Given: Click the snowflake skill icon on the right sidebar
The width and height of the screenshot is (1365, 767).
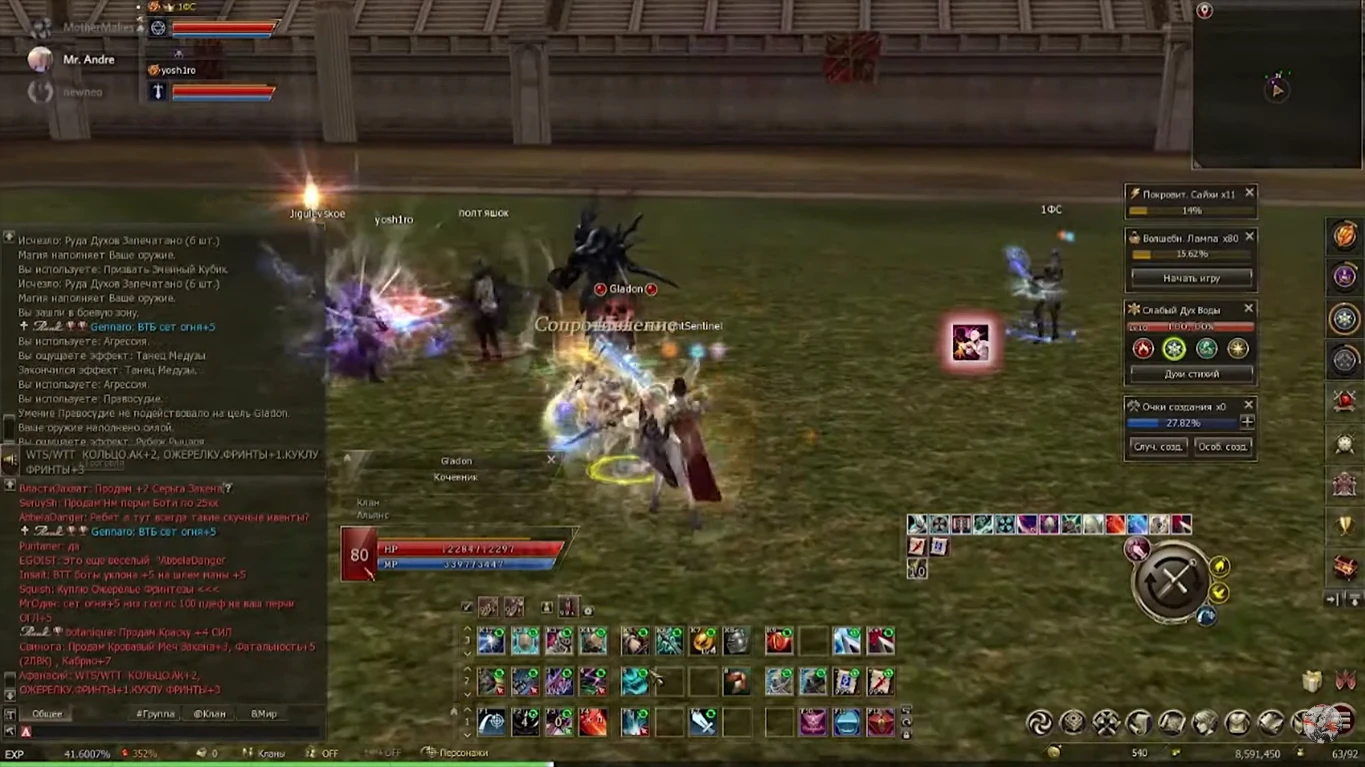Looking at the screenshot, I should (1344, 318).
